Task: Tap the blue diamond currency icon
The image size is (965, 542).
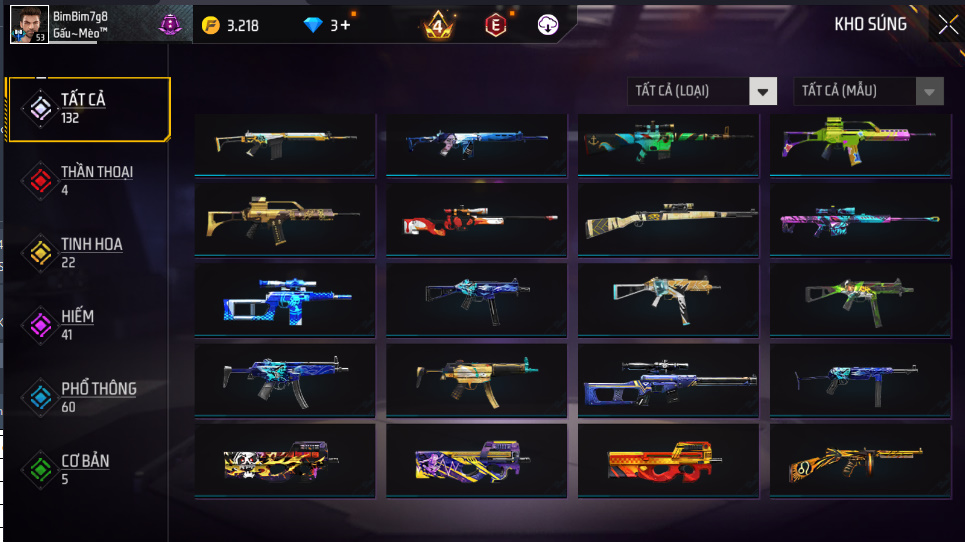Action: coord(313,25)
